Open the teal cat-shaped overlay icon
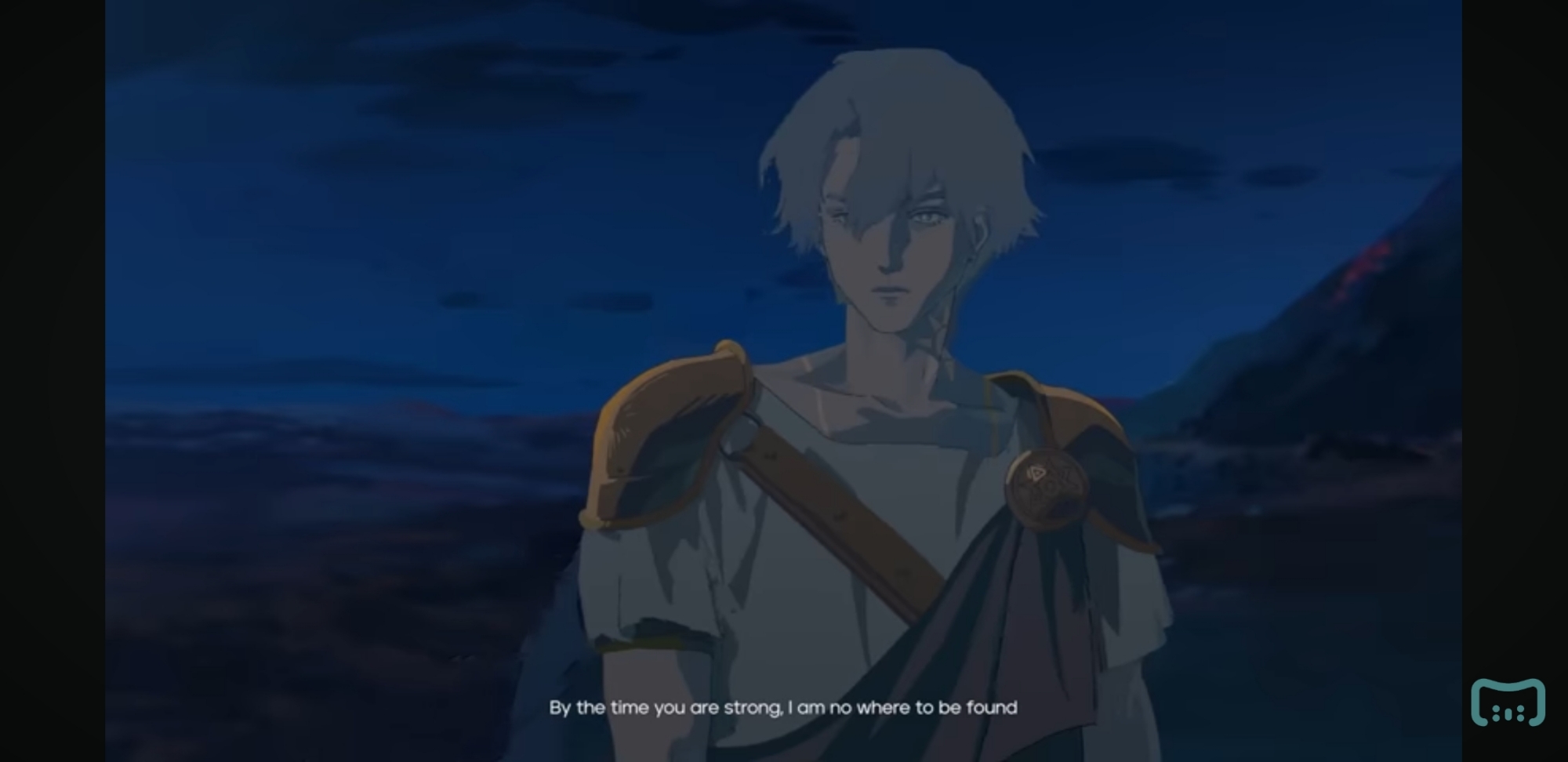Image resolution: width=1568 pixels, height=762 pixels. point(1507,702)
